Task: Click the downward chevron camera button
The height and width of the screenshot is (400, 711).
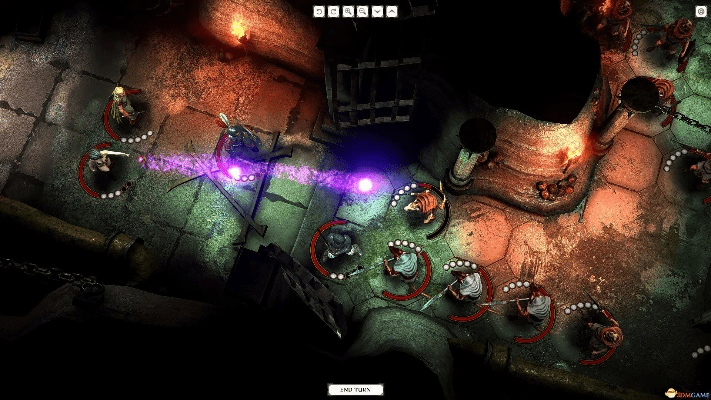Action: [x=377, y=11]
